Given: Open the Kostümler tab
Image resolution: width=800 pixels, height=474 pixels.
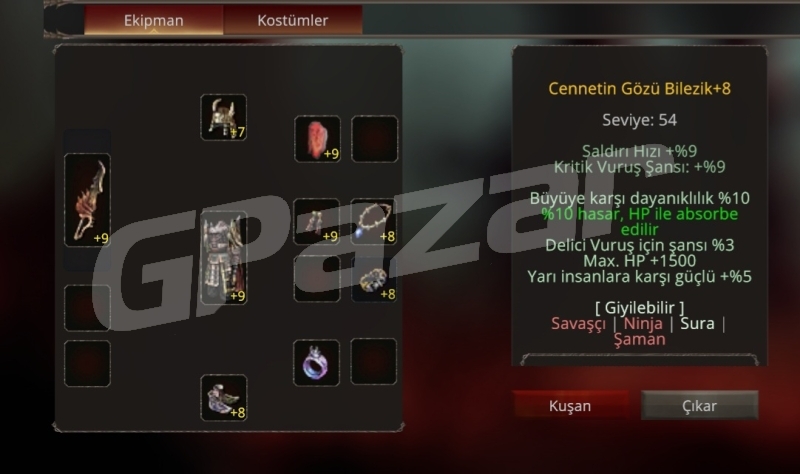Looking at the screenshot, I should pos(292,20).
